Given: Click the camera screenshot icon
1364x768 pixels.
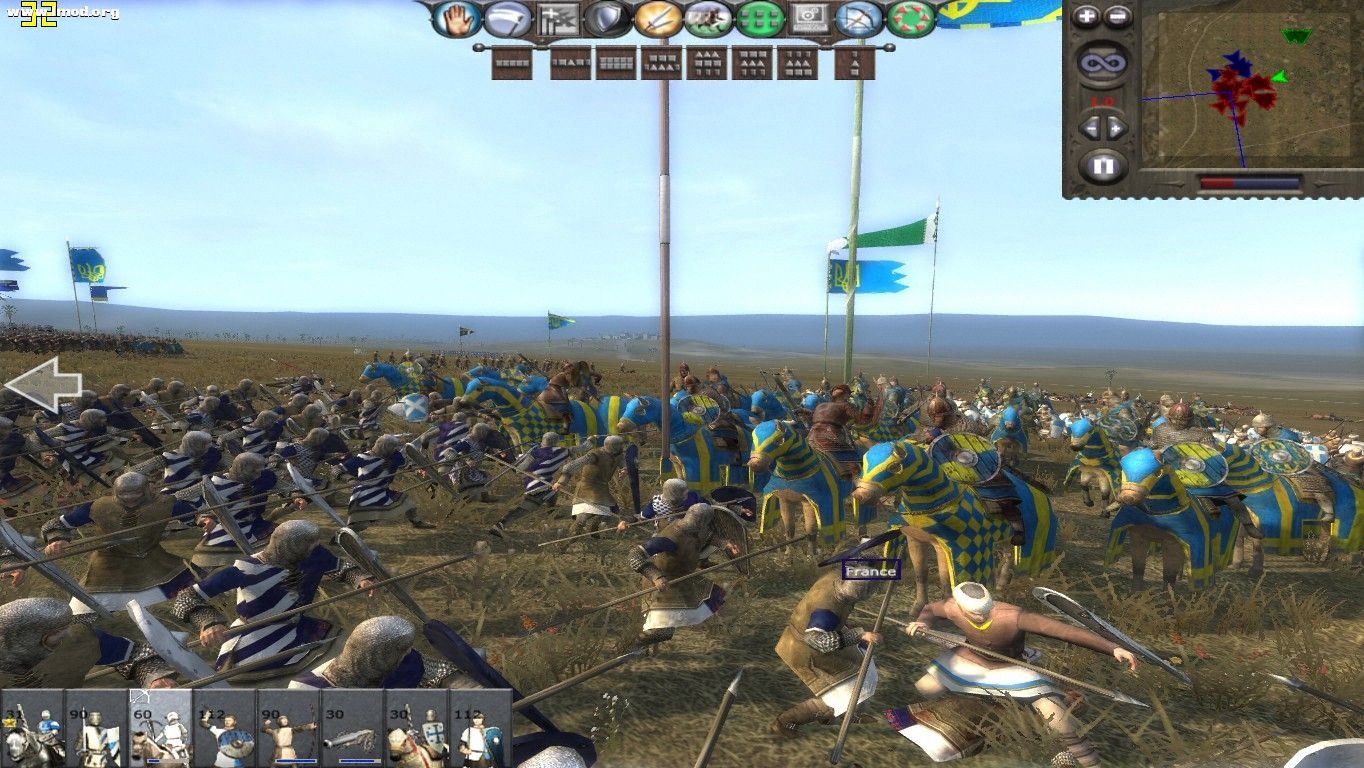Looking at the screenshot, I should [810, 17].
